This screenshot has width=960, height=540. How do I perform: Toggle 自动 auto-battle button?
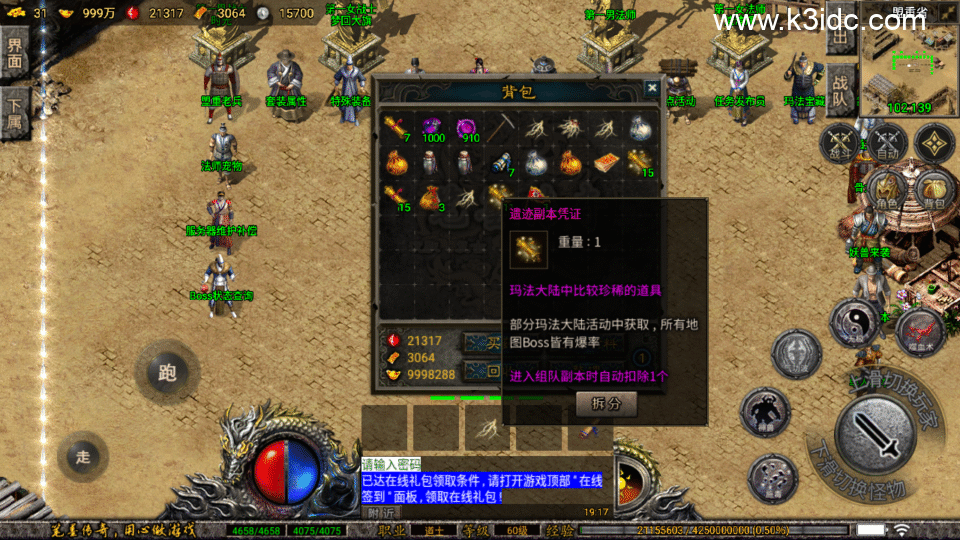[x=886, y=142]
